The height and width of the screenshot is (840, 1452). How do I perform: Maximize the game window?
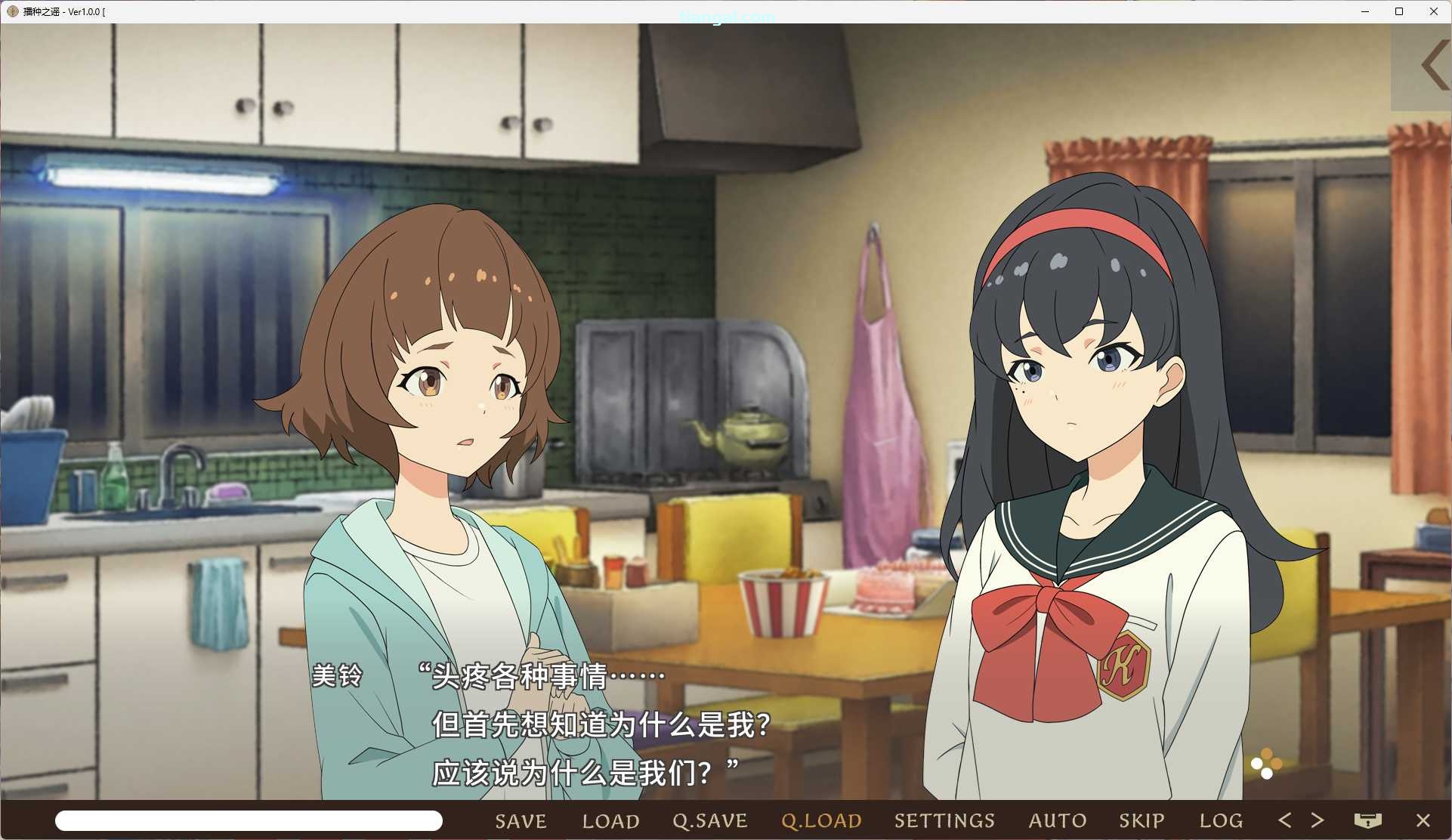(1399, 11)
